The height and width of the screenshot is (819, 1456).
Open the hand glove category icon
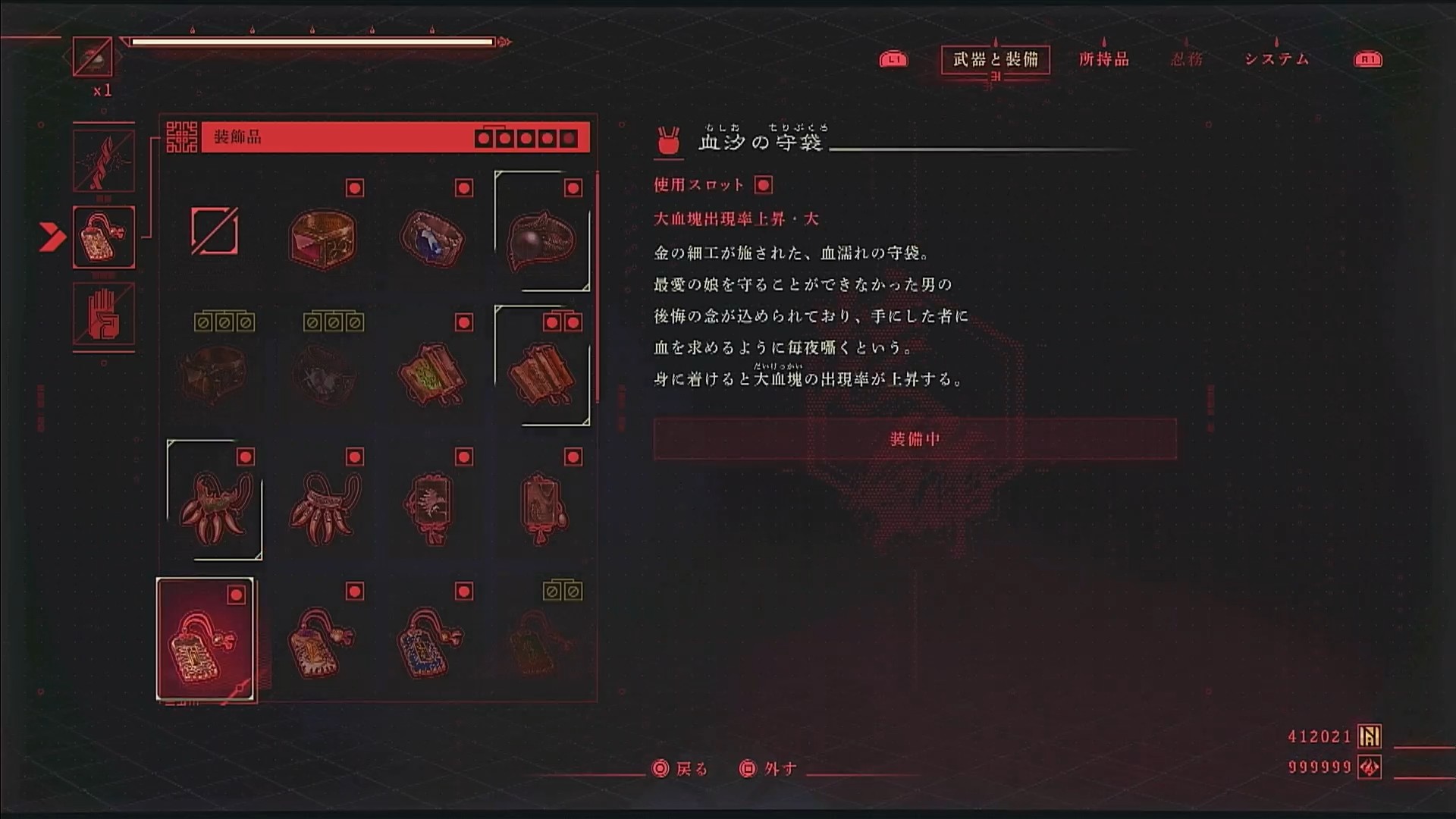coord(104,314)
